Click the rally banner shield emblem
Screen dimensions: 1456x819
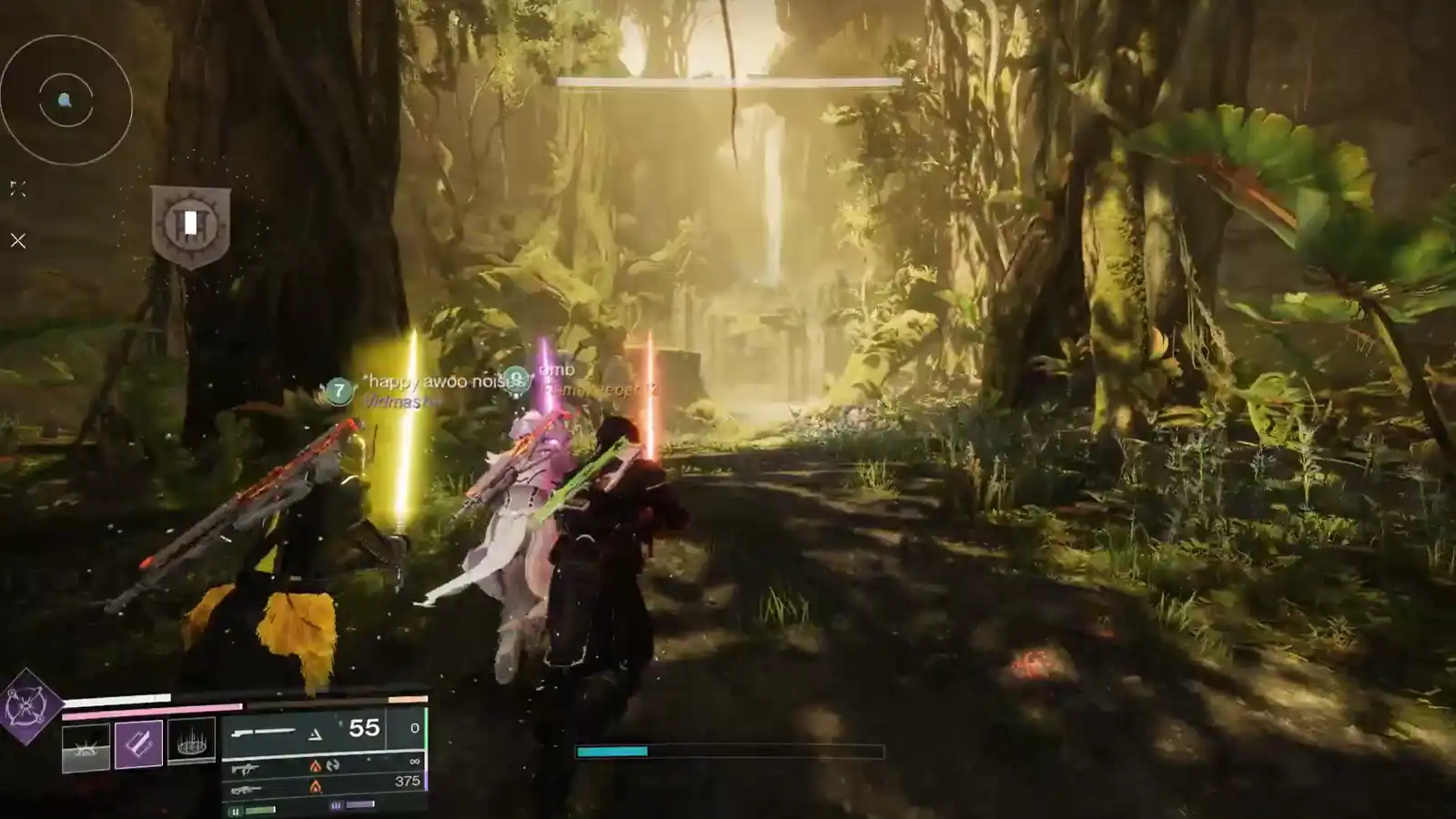[191, 223]
